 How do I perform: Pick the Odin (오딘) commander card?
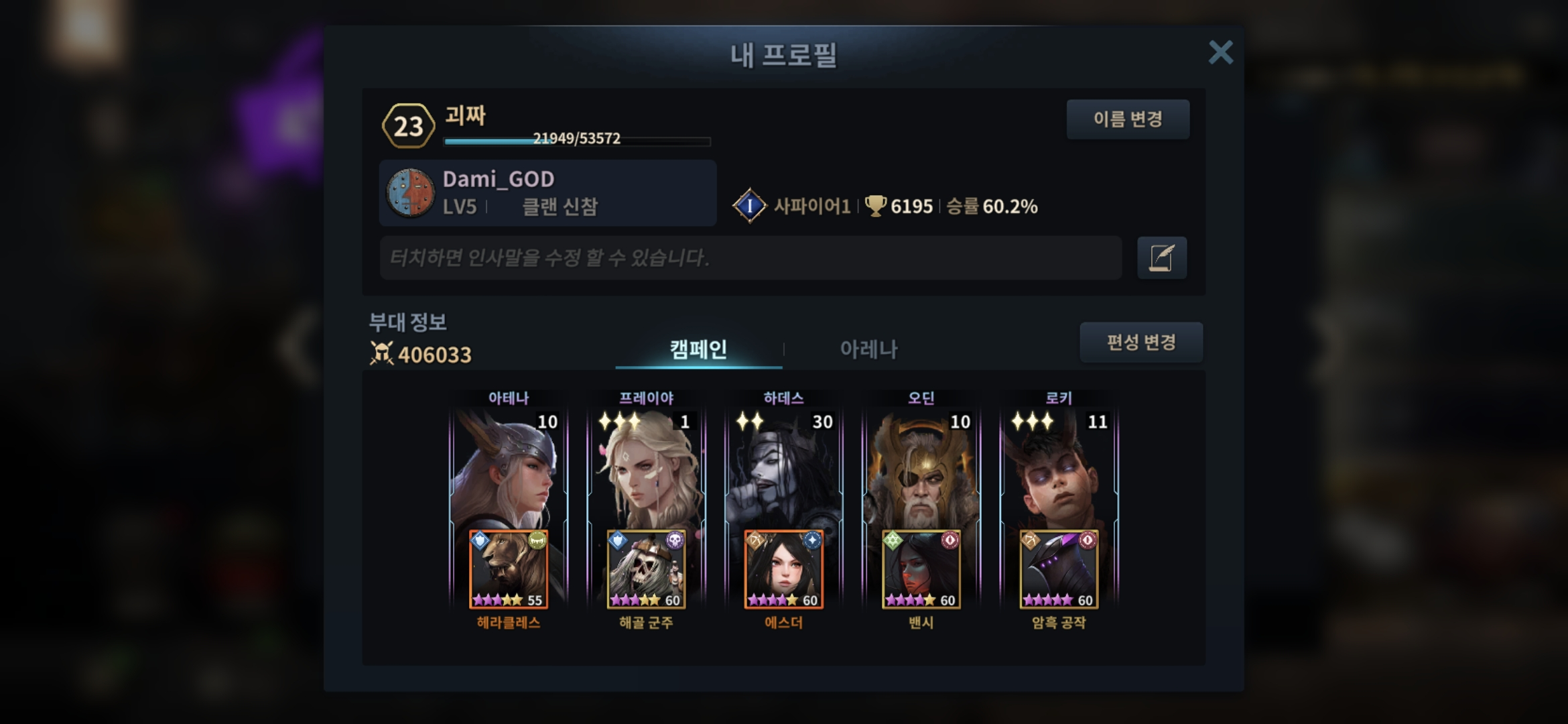(x=921, y=469)
